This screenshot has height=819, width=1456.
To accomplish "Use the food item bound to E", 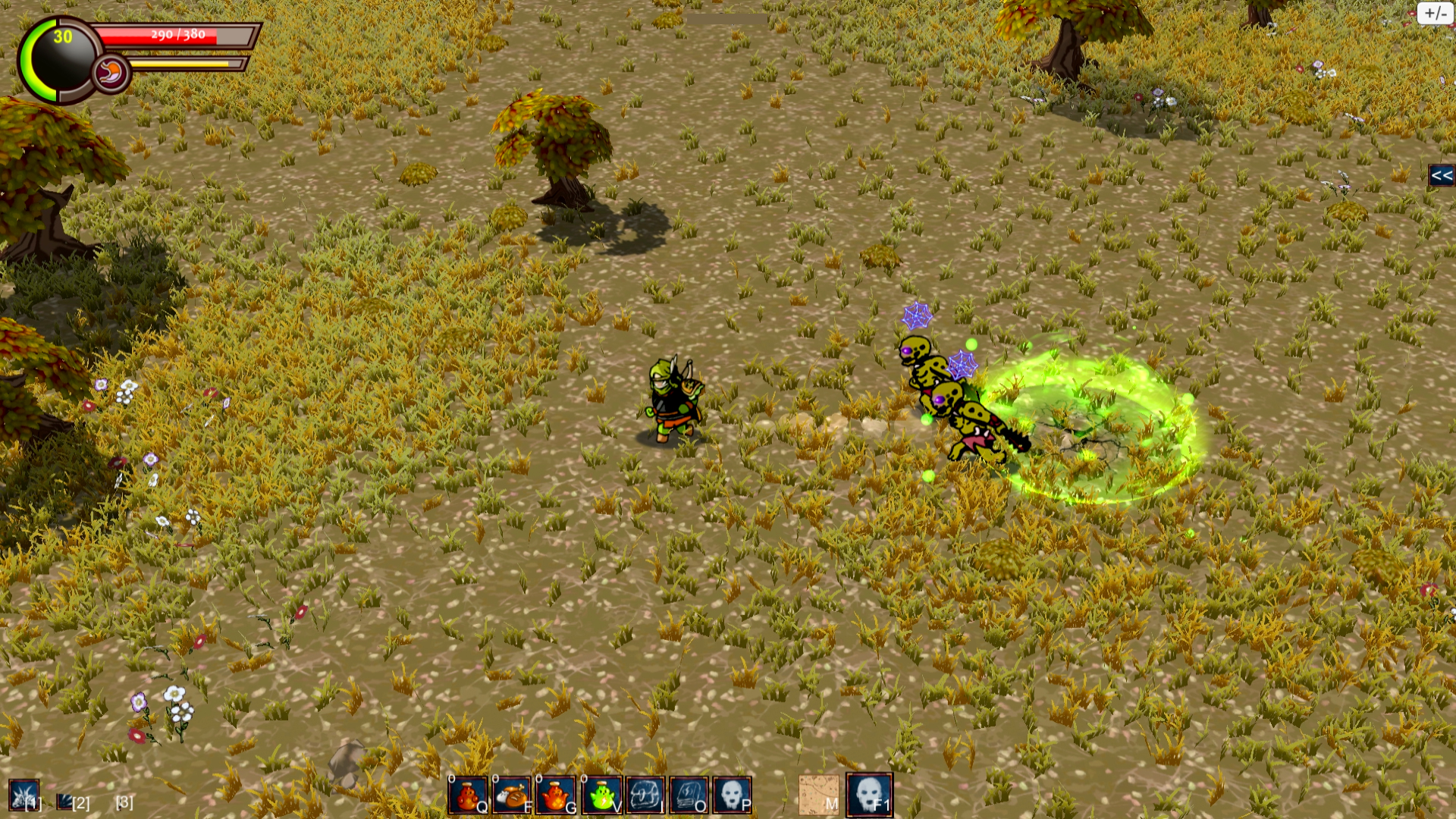I will pyautogui.click(x=514, y=794).
